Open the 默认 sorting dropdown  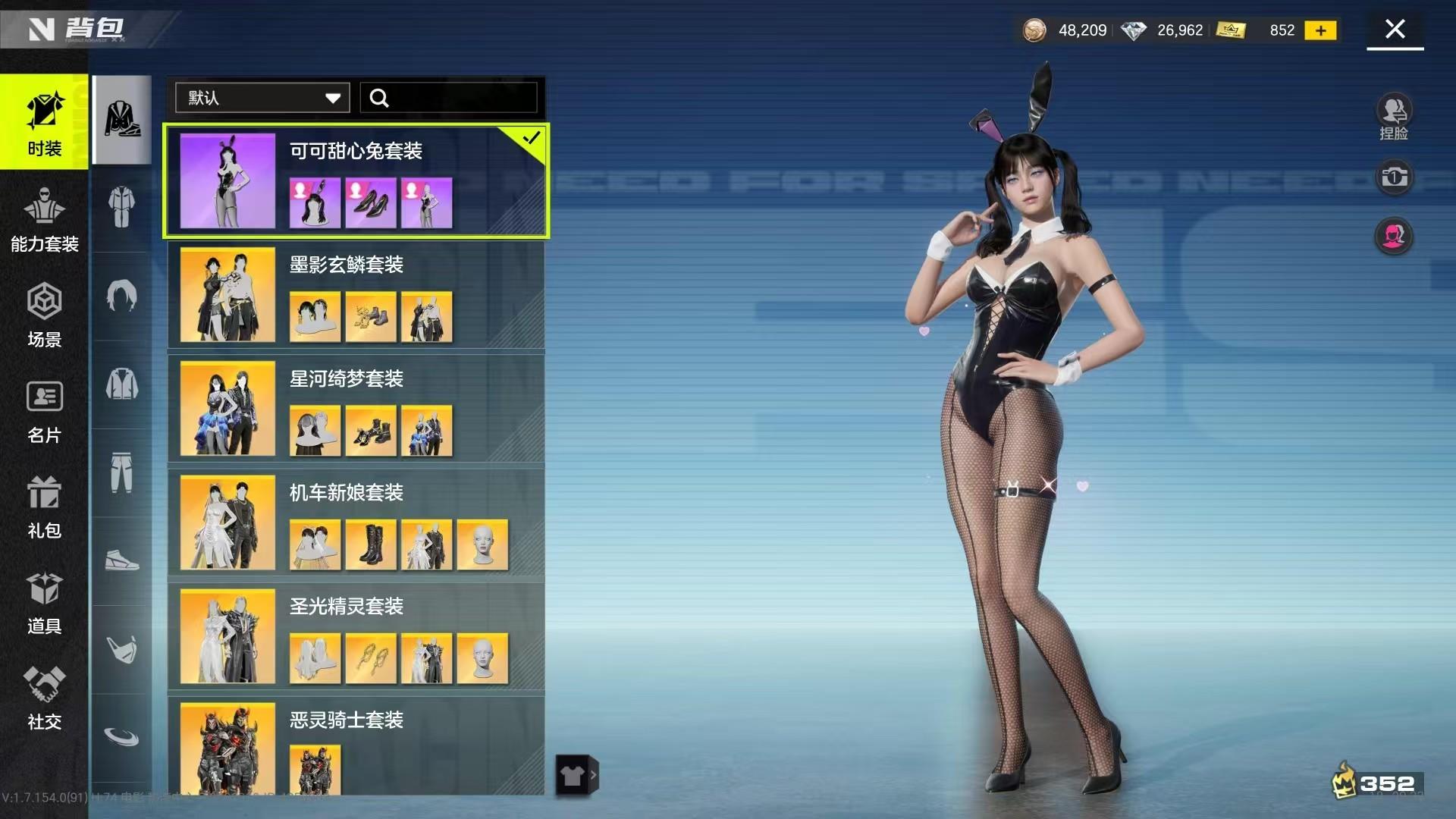click(262, 97)
